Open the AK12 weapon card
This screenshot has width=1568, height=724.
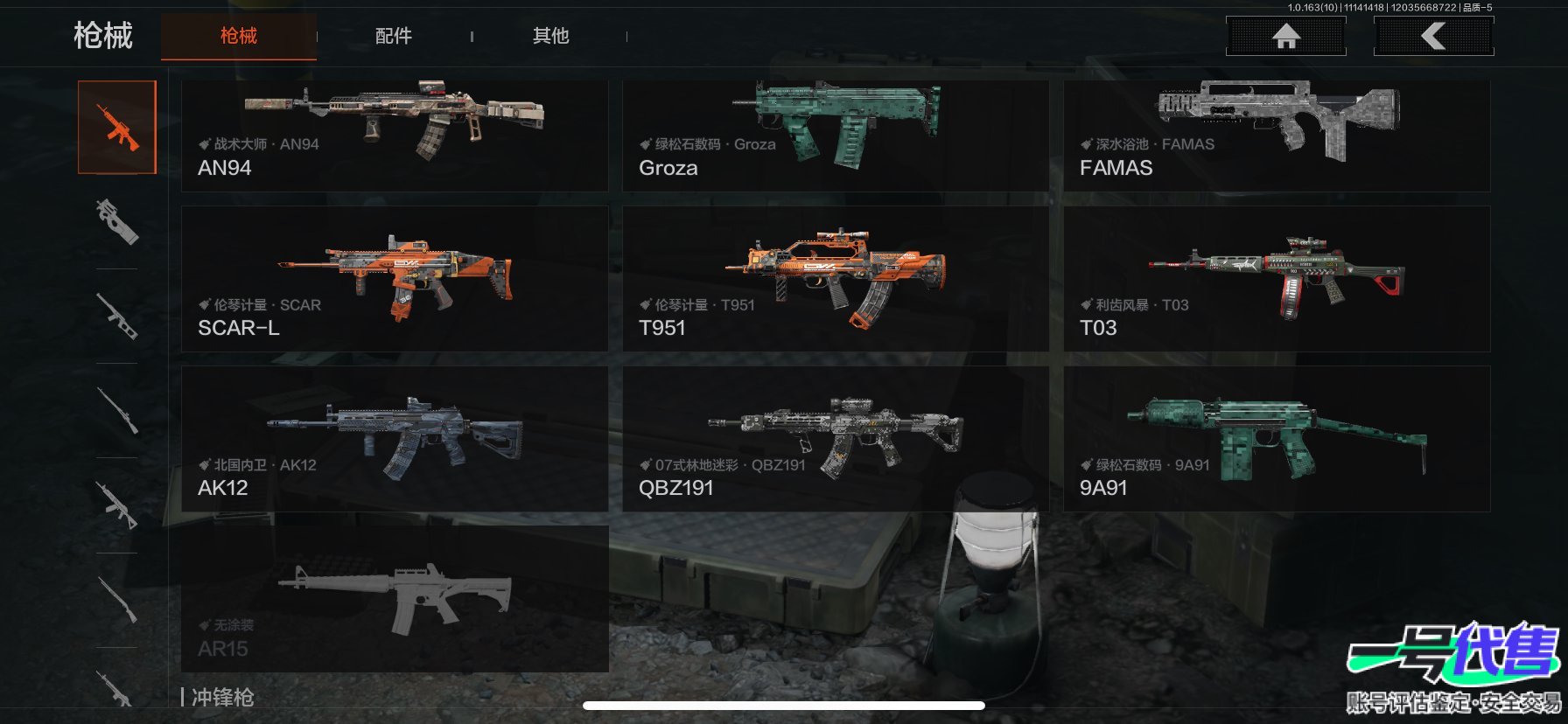tap(394, 439)
